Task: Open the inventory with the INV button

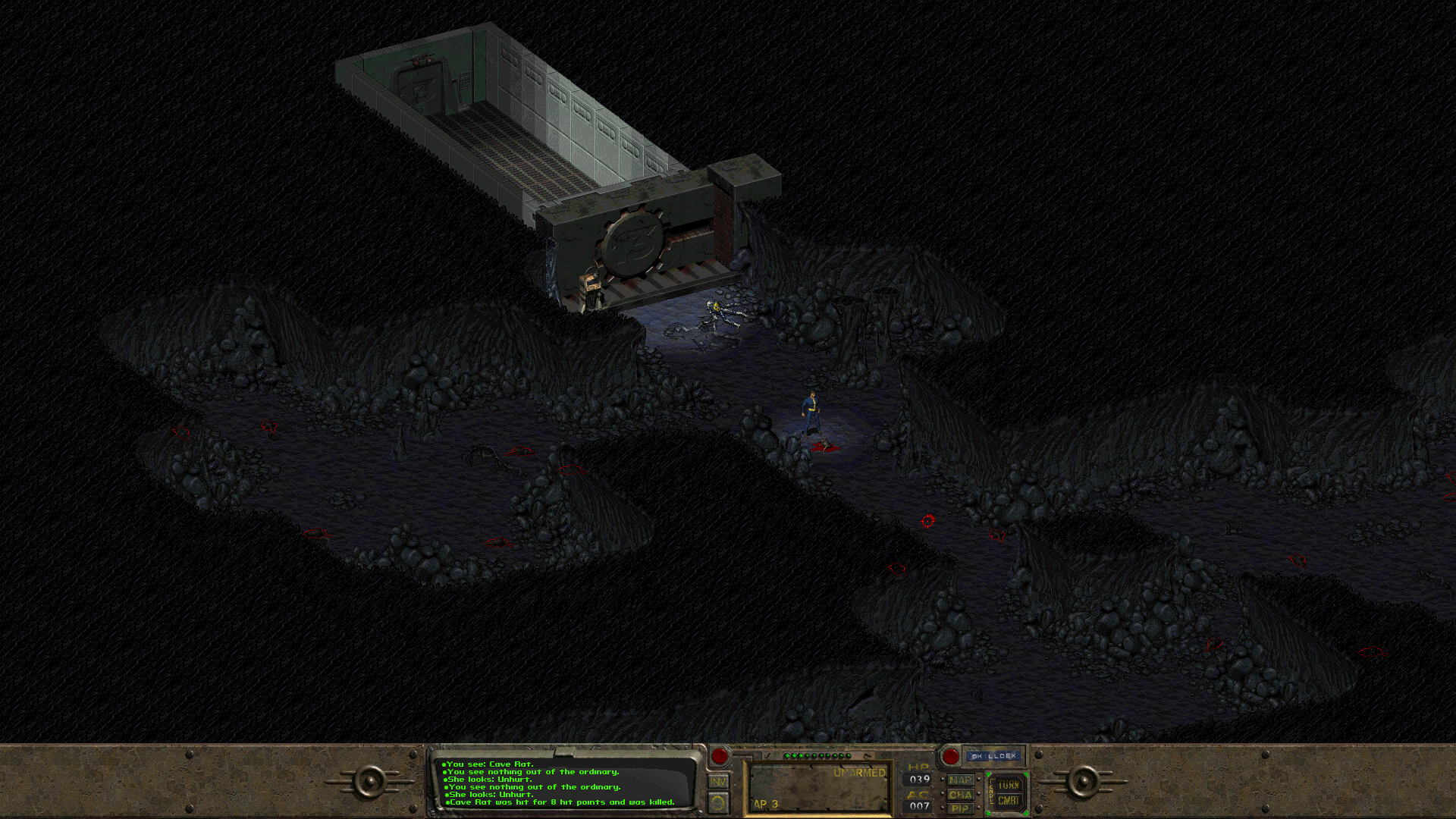Action: click(x=718, y=781)
